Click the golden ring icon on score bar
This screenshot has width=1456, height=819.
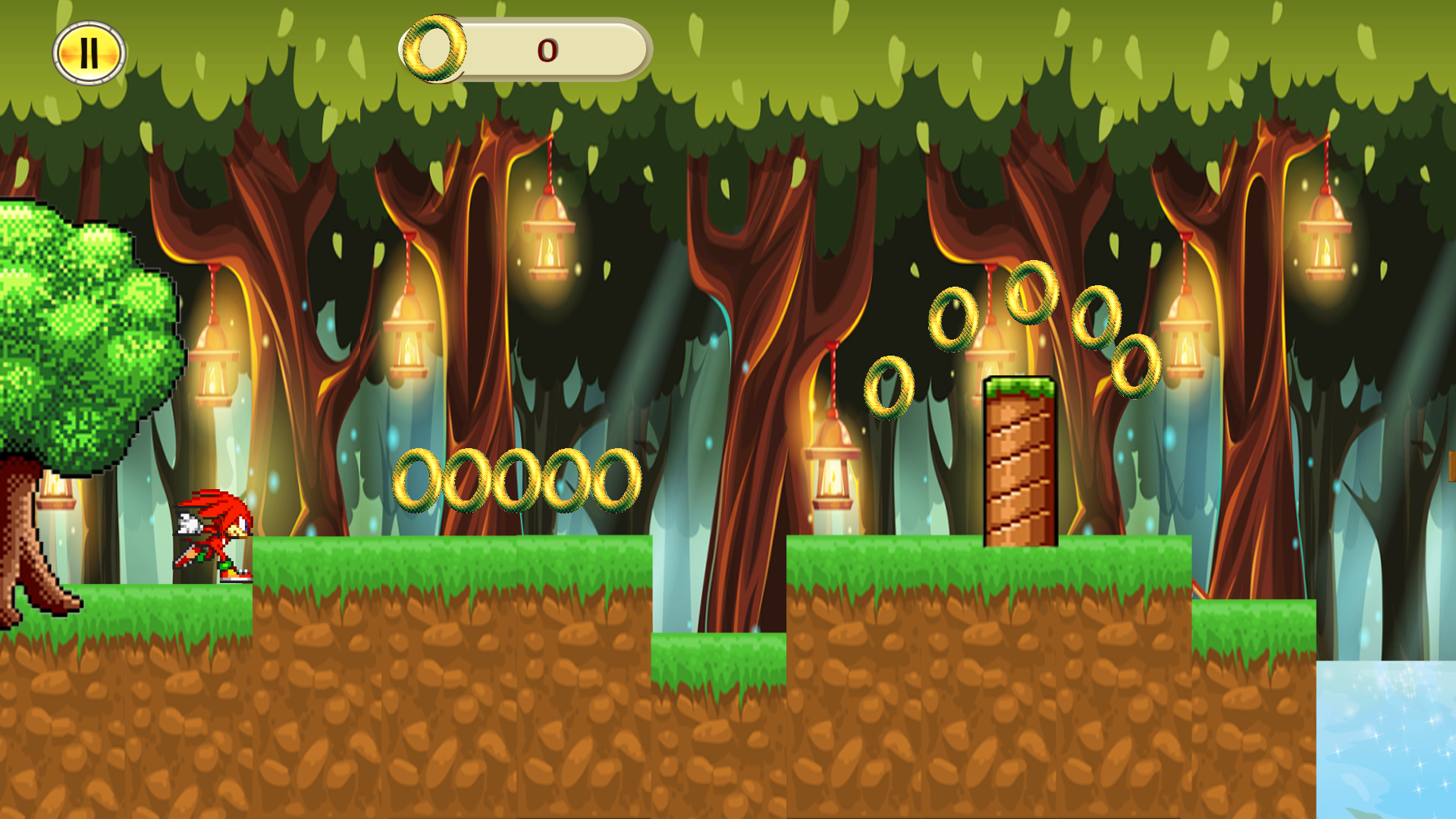click(x=432, y=50)
